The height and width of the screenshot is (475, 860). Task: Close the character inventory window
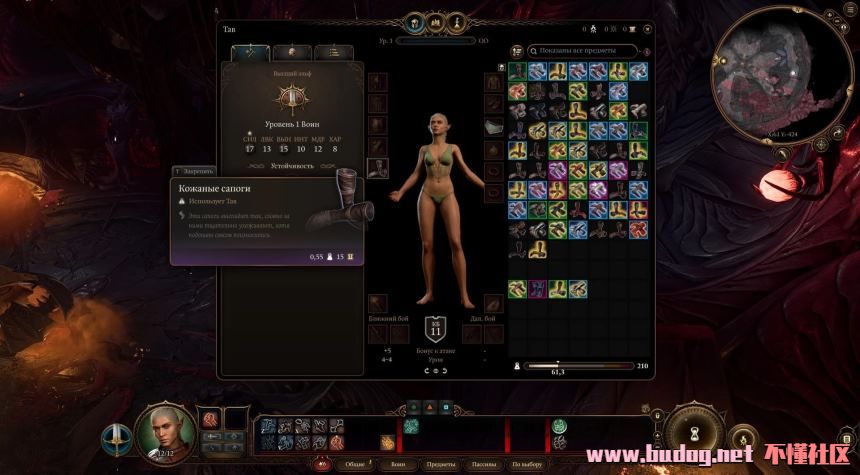pos(647,28)
